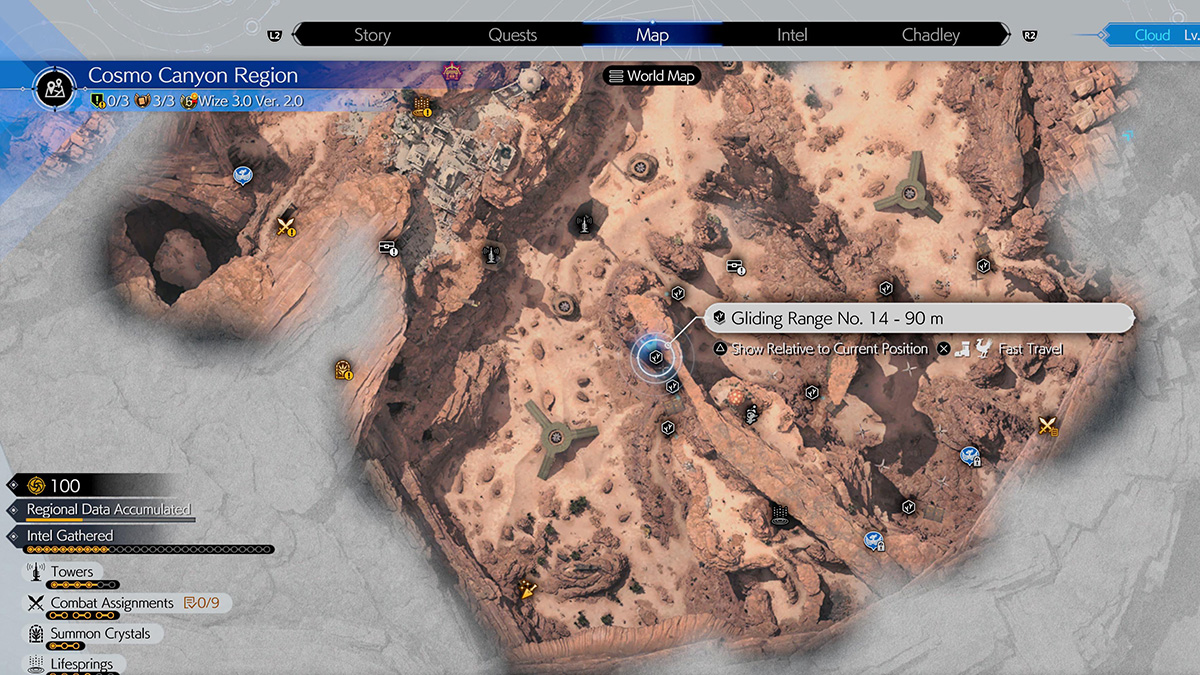Click the highlighted Gliding Range No. 14 marker
The height and width of the screenshot is (675, 1200).
point(656,355)
